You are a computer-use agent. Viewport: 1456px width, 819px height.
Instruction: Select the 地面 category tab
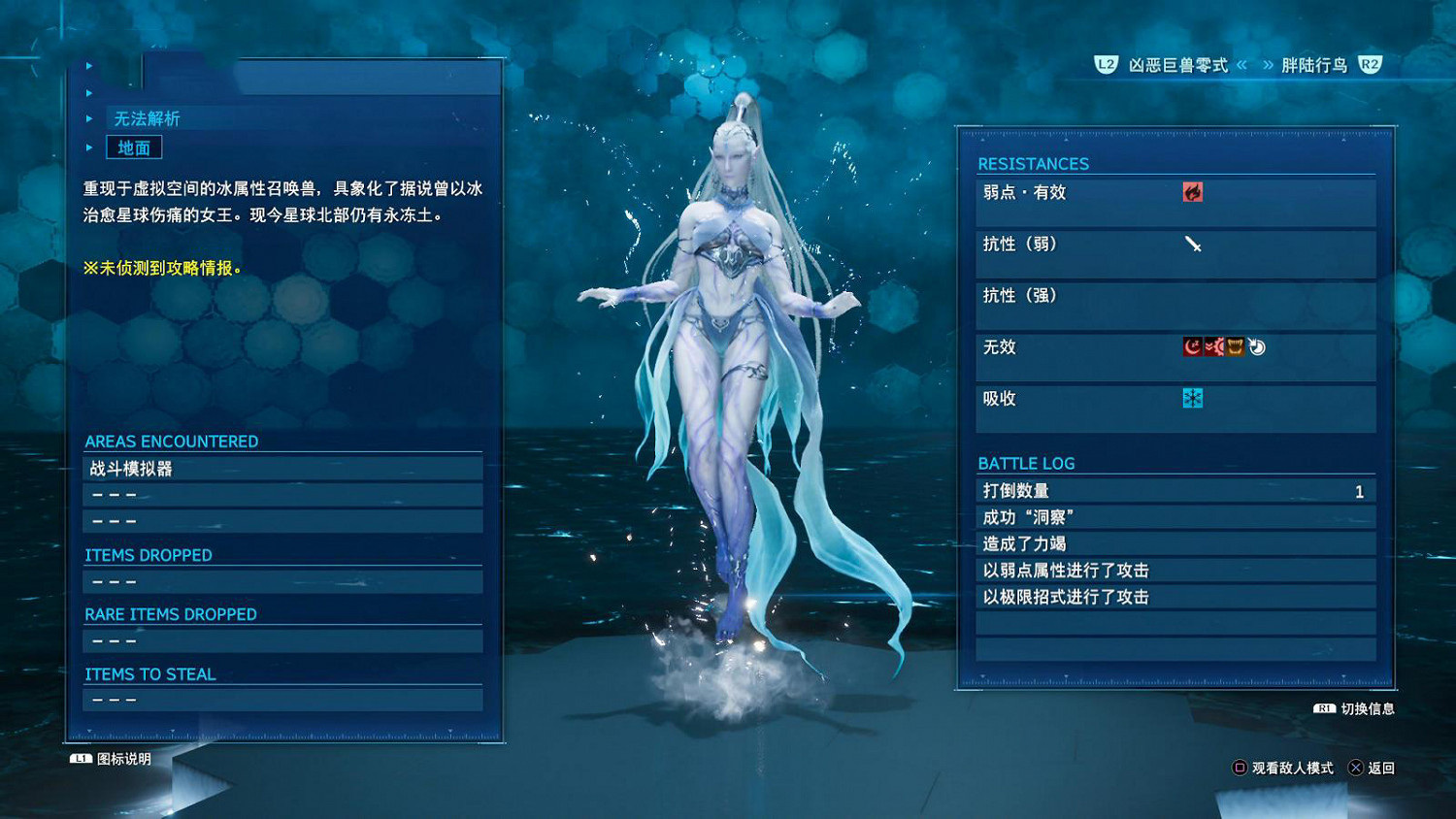(134, 147)
